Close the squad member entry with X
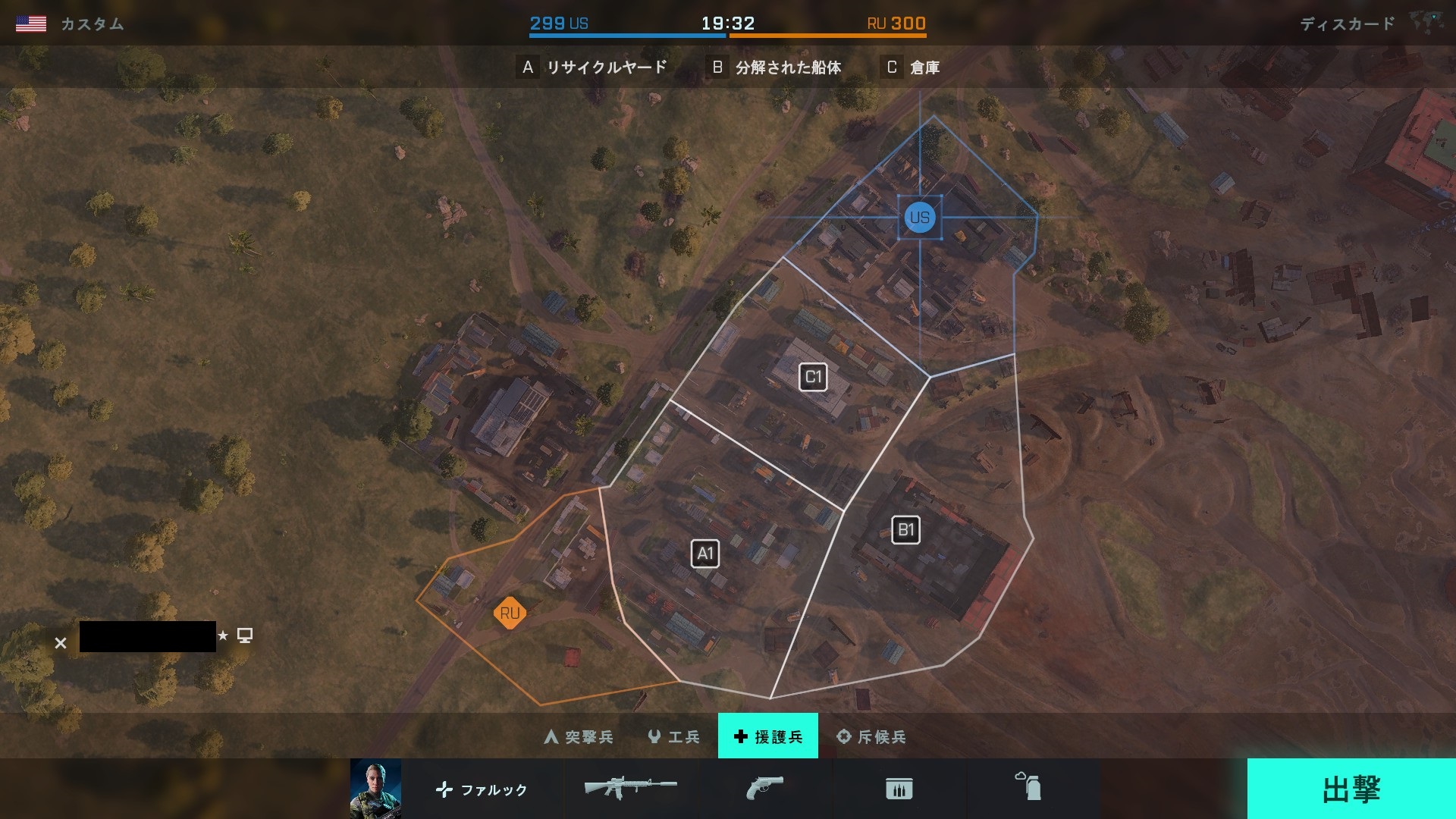 61,643
